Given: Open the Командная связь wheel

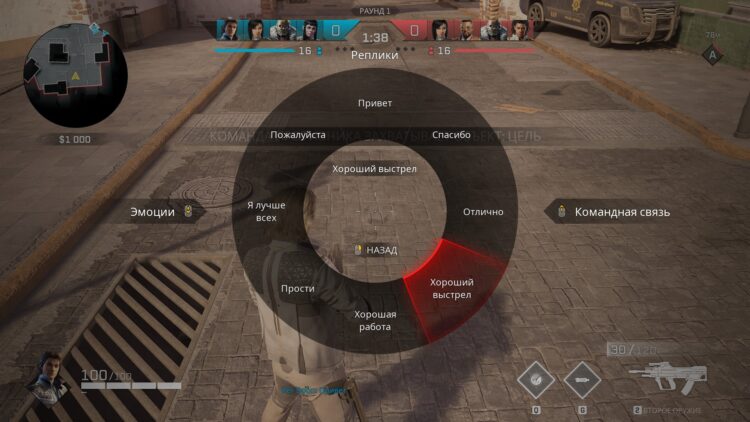Looking at the screenshot, I should coord(615,211).
